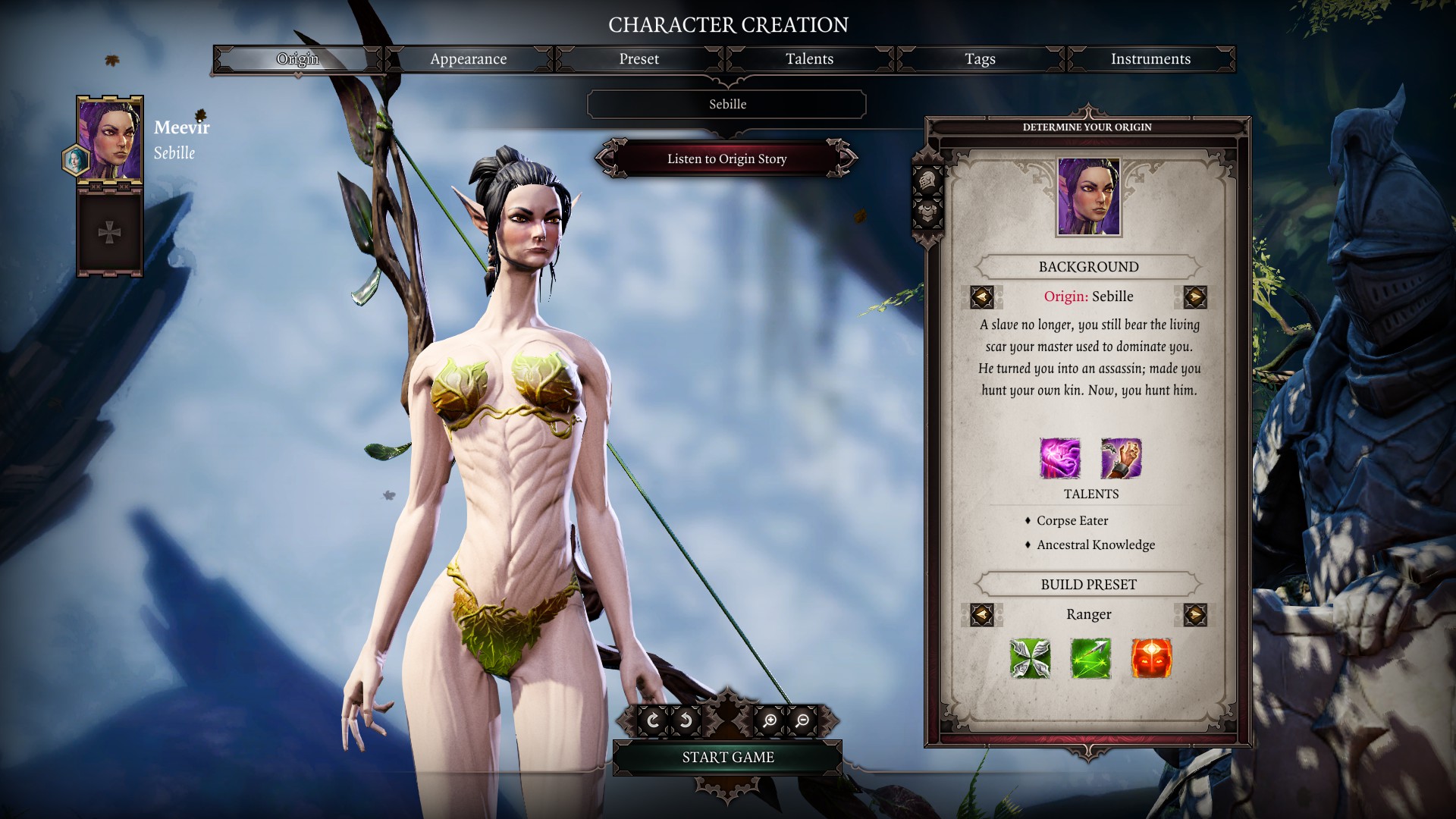Zoom in on the character model
1456x819 pixels.
tap(770, 720)
